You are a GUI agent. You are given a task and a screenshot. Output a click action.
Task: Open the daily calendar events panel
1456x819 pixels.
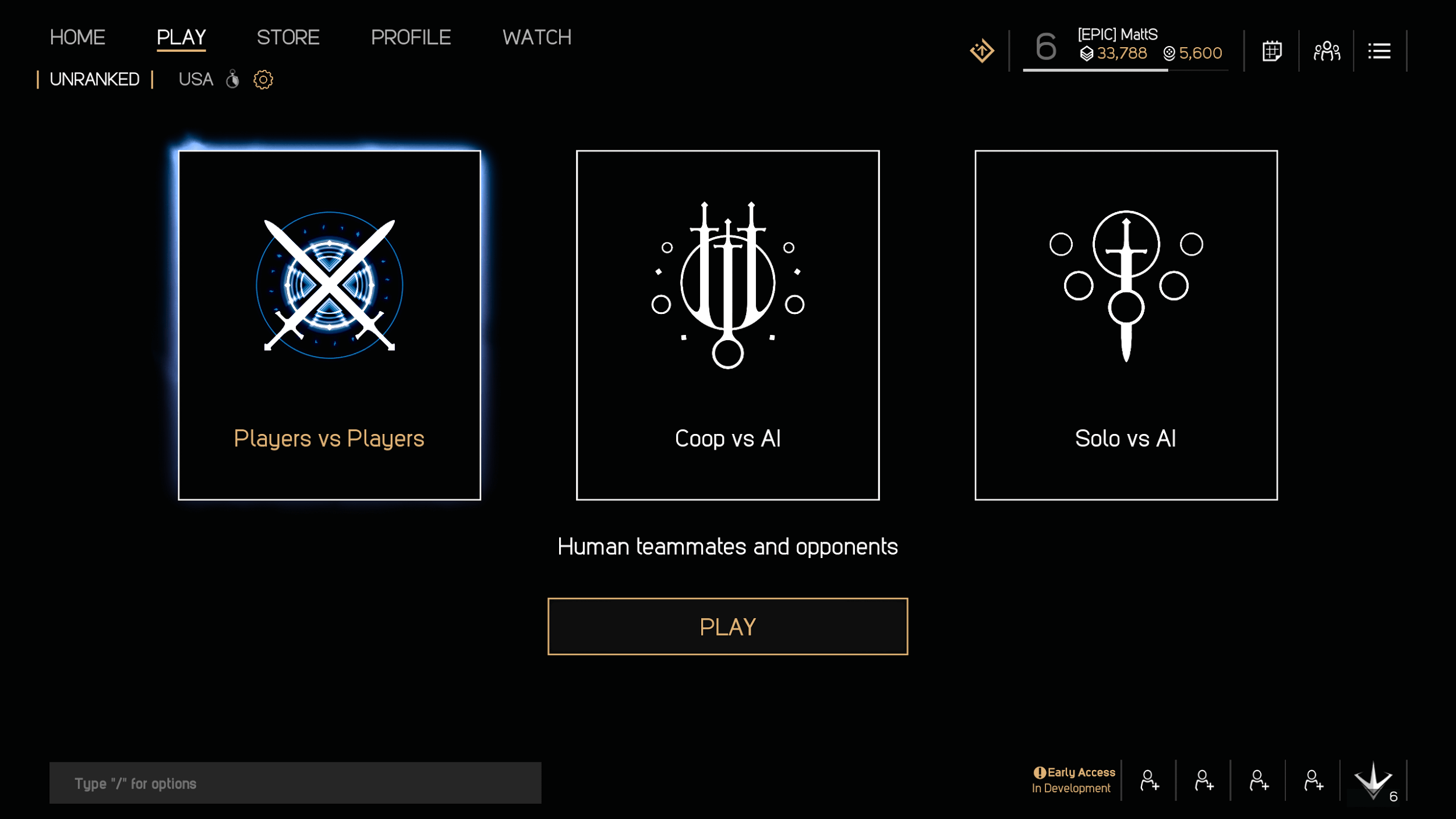tap(1272, 51)
